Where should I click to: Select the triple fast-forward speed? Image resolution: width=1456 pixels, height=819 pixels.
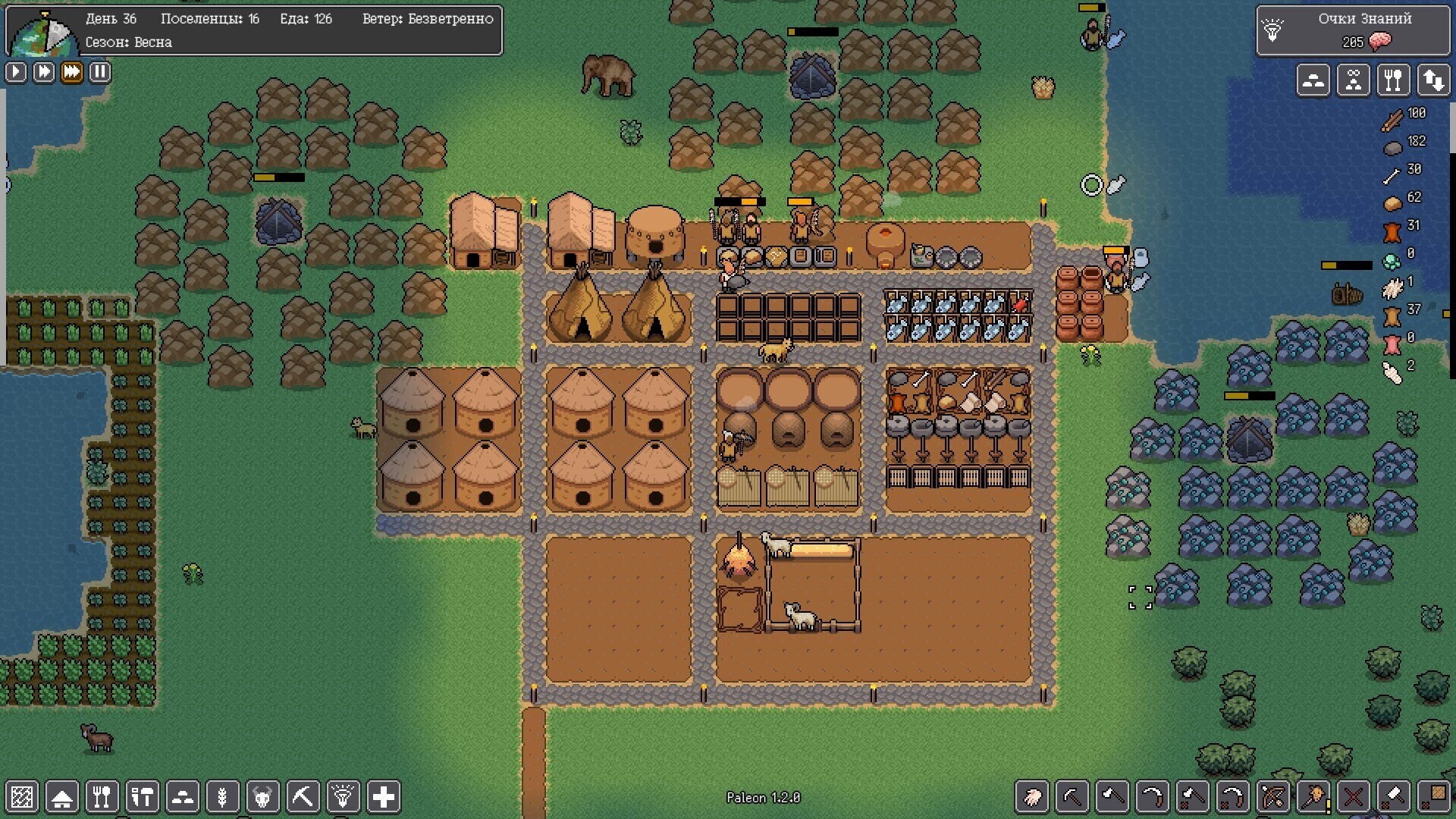coord(72,72)
